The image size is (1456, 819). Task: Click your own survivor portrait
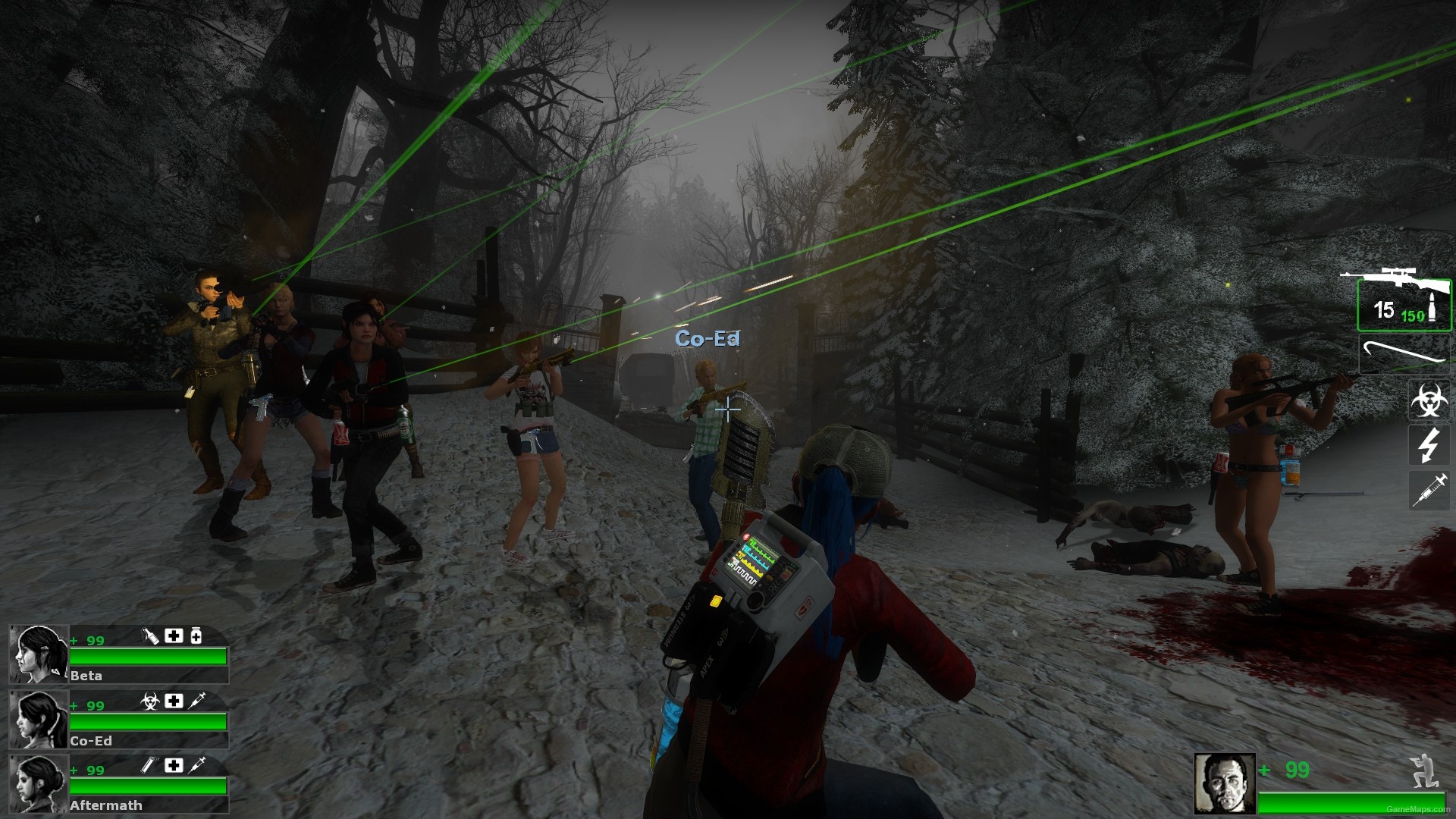click(1224, 783)
